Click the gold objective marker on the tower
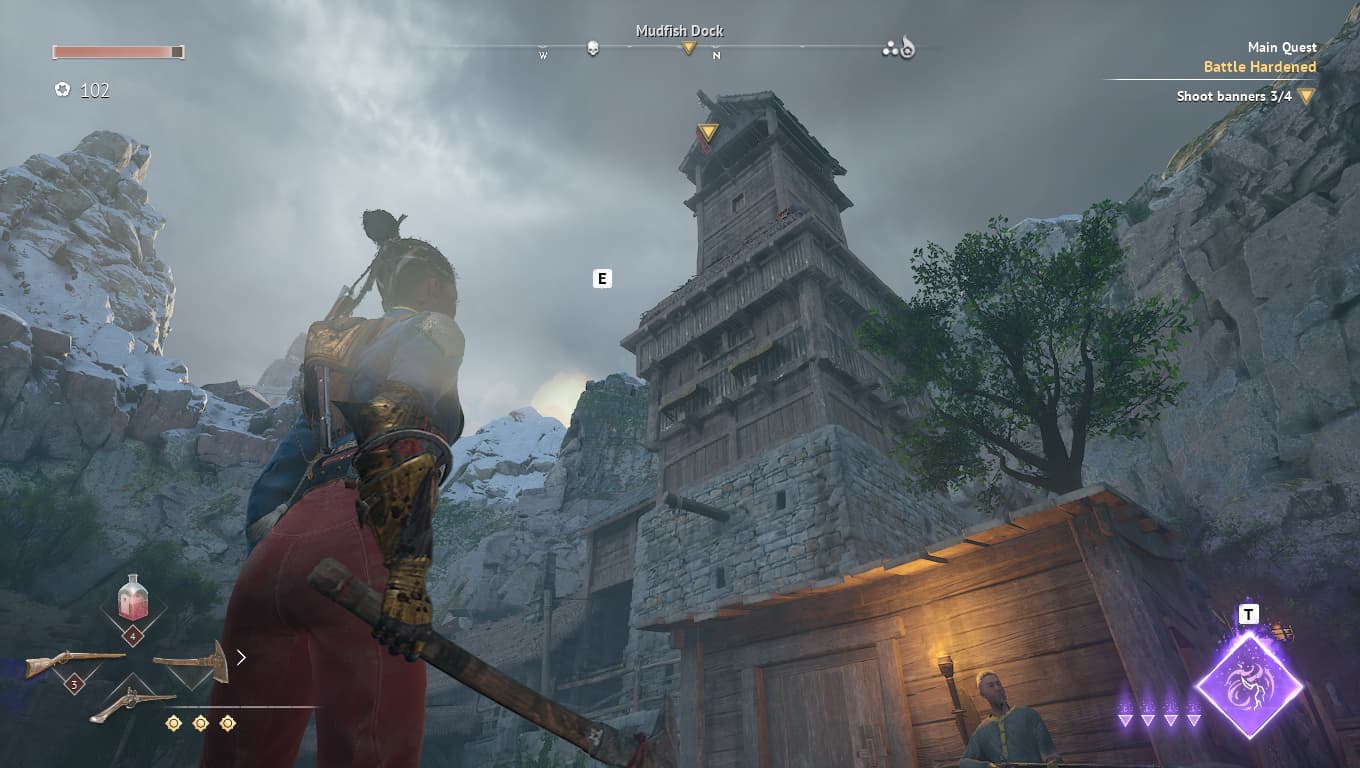This screenshot has height=768, width=1360. click(x=708, y=132)
